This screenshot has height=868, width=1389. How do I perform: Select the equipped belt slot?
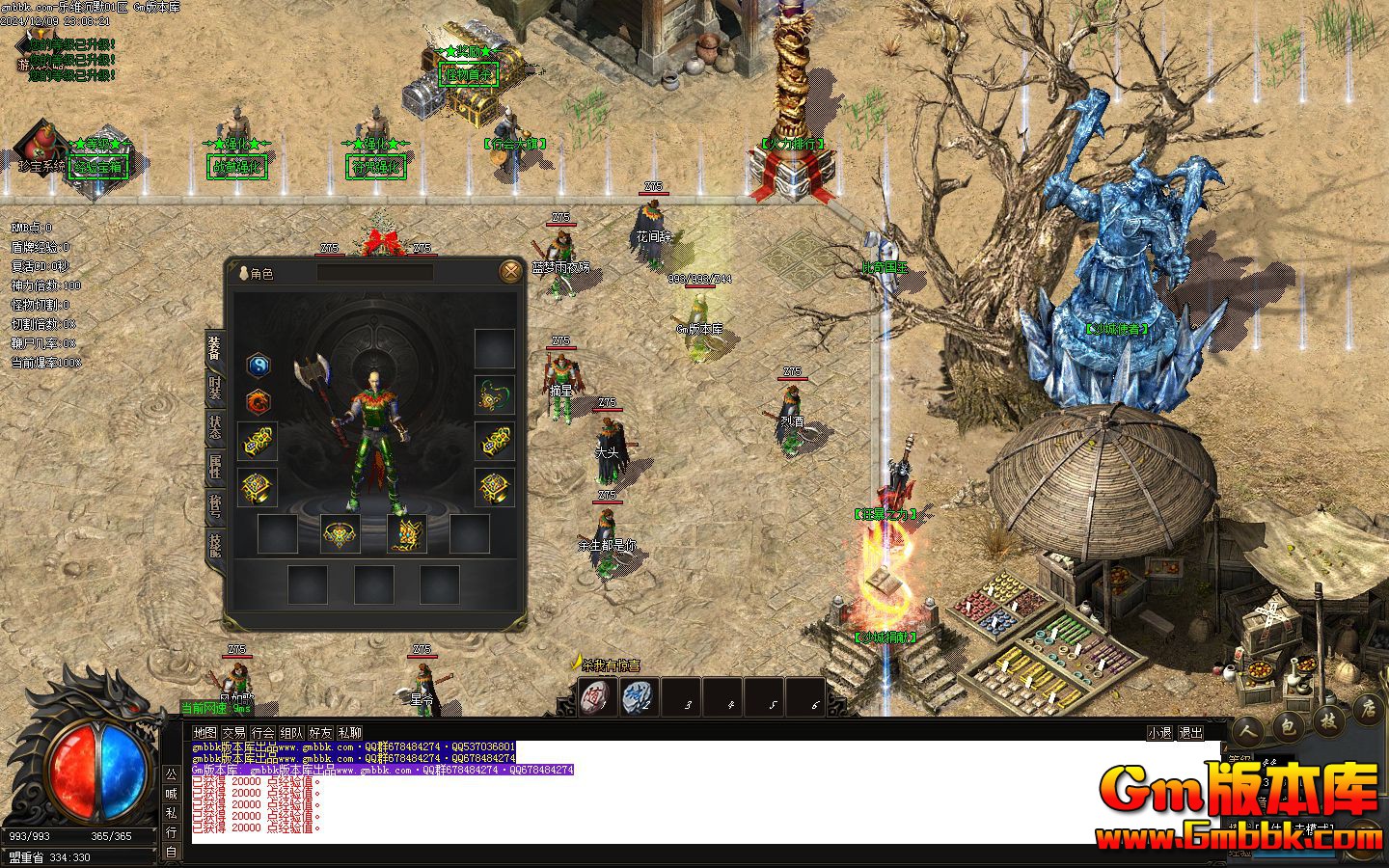point(340,533)
